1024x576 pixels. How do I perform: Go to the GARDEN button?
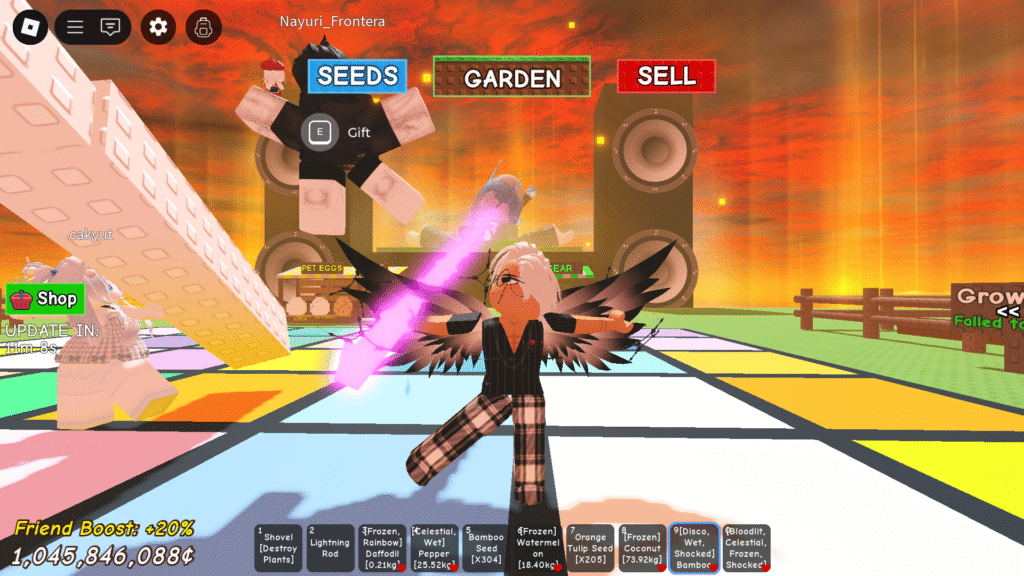(512, 77)
